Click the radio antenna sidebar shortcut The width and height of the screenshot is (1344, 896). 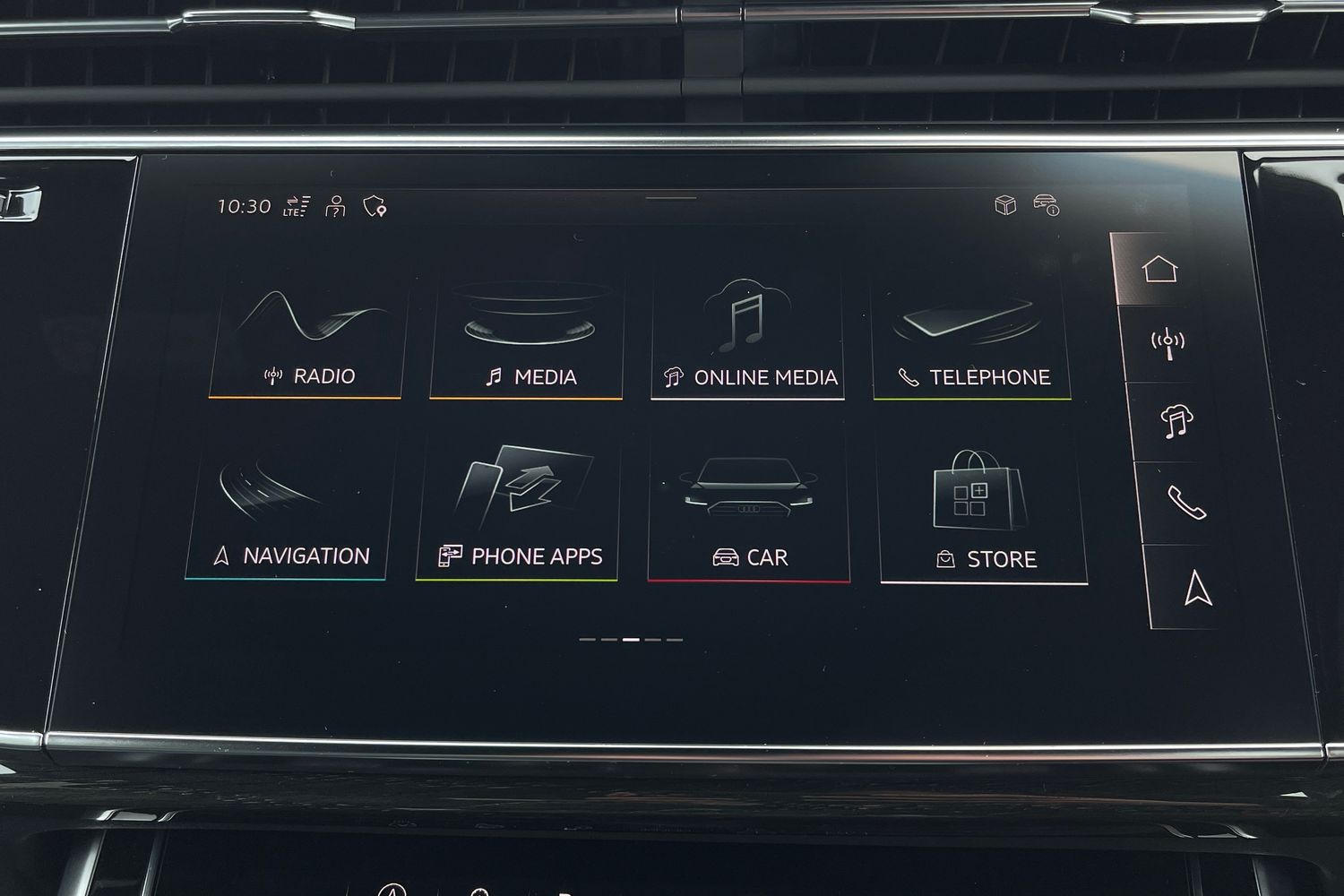point(1167,343)
